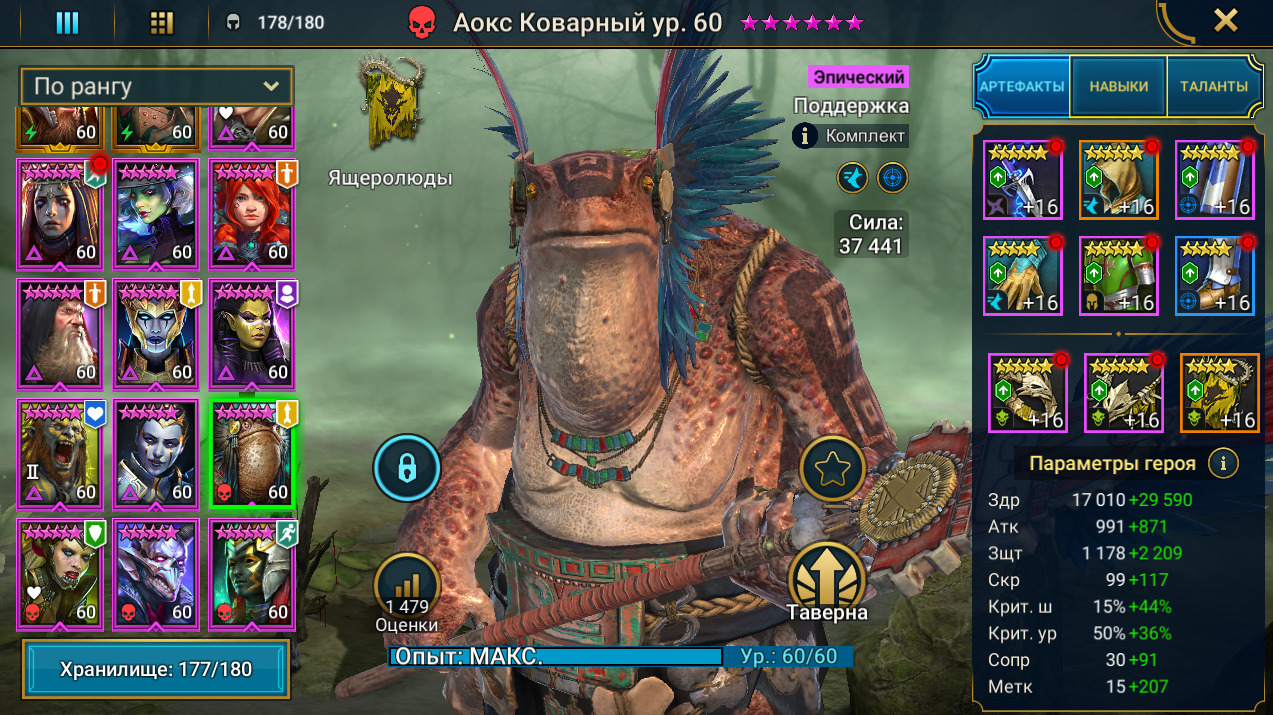Click the Хранилище: 177/180 button
The width and height of the screenshot is (1273, 715).
click(155, 669)
